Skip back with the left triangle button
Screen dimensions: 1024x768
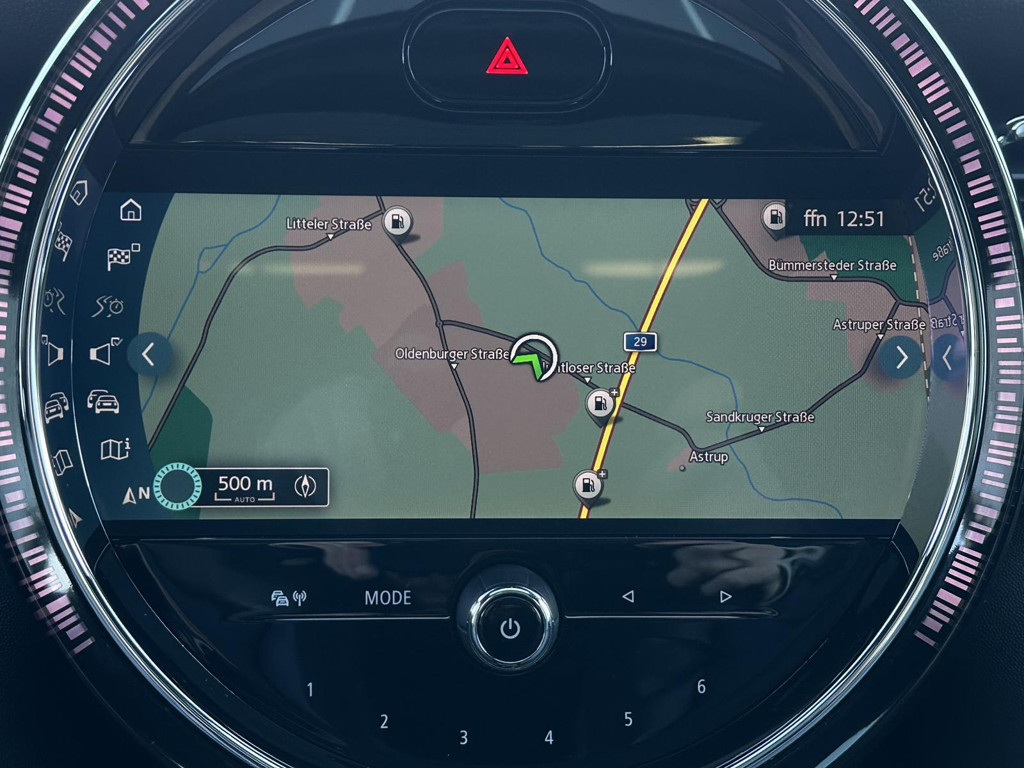pos(628,597)
